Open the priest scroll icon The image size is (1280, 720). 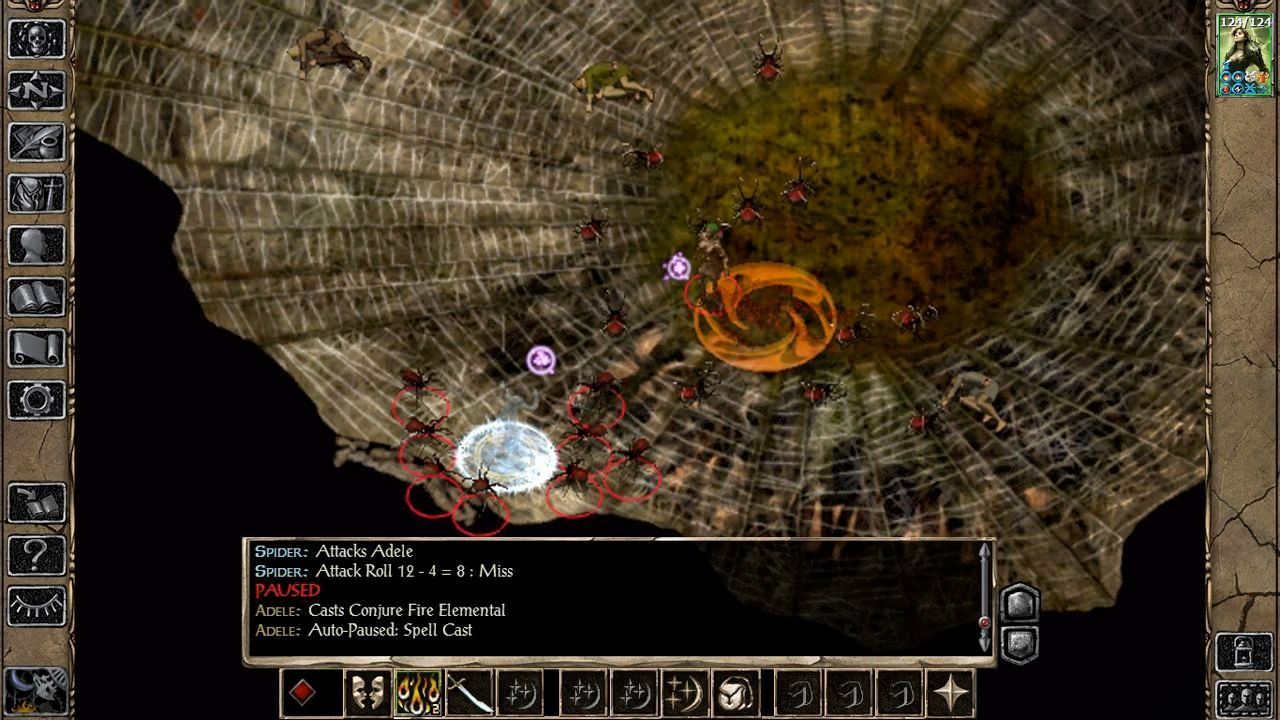click(x=37, y=348)
